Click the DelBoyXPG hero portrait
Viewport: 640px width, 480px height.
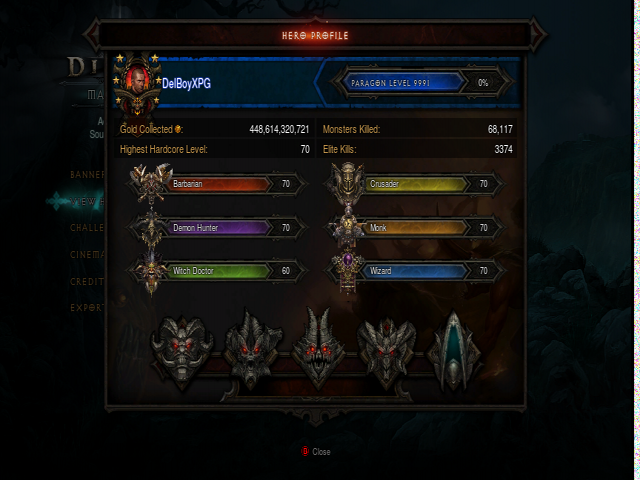[137, 83]
